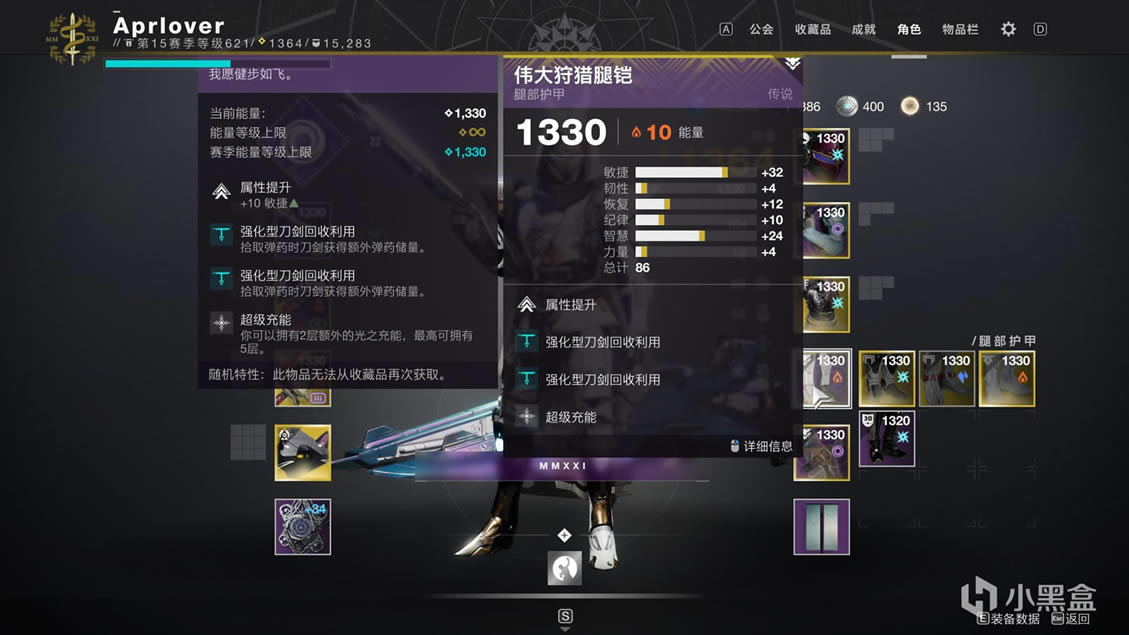Open the emote slot below the character
The height and width of the screenshot is (635, 1129).
click(x=565, y=568)
